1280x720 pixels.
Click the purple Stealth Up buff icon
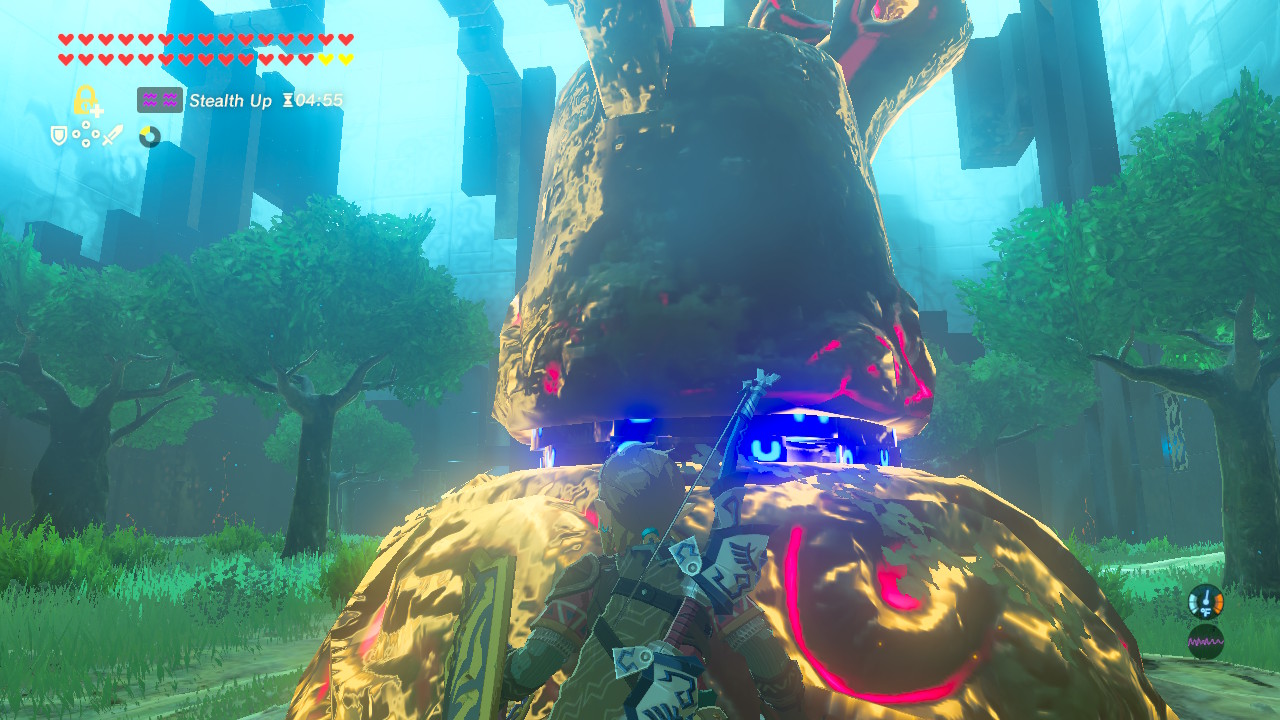158,99
